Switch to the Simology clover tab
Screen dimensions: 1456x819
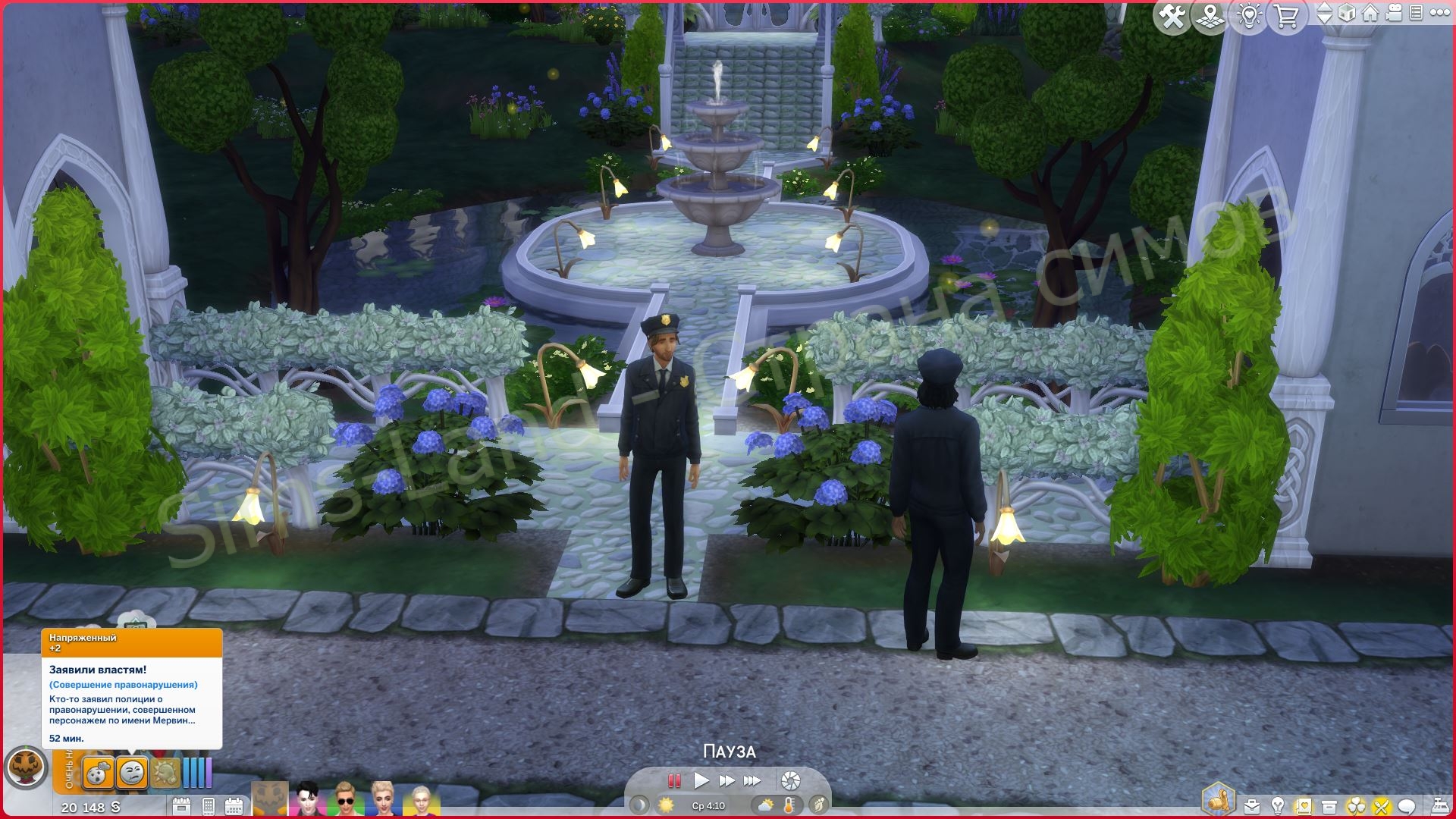(x=1357, y=804)
